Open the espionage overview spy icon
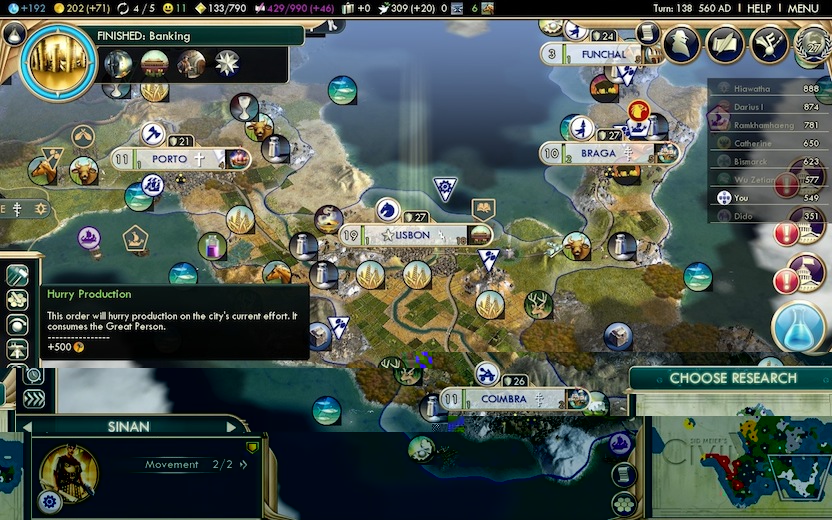This screenshot has height=520, width=832. click(681, 44)
